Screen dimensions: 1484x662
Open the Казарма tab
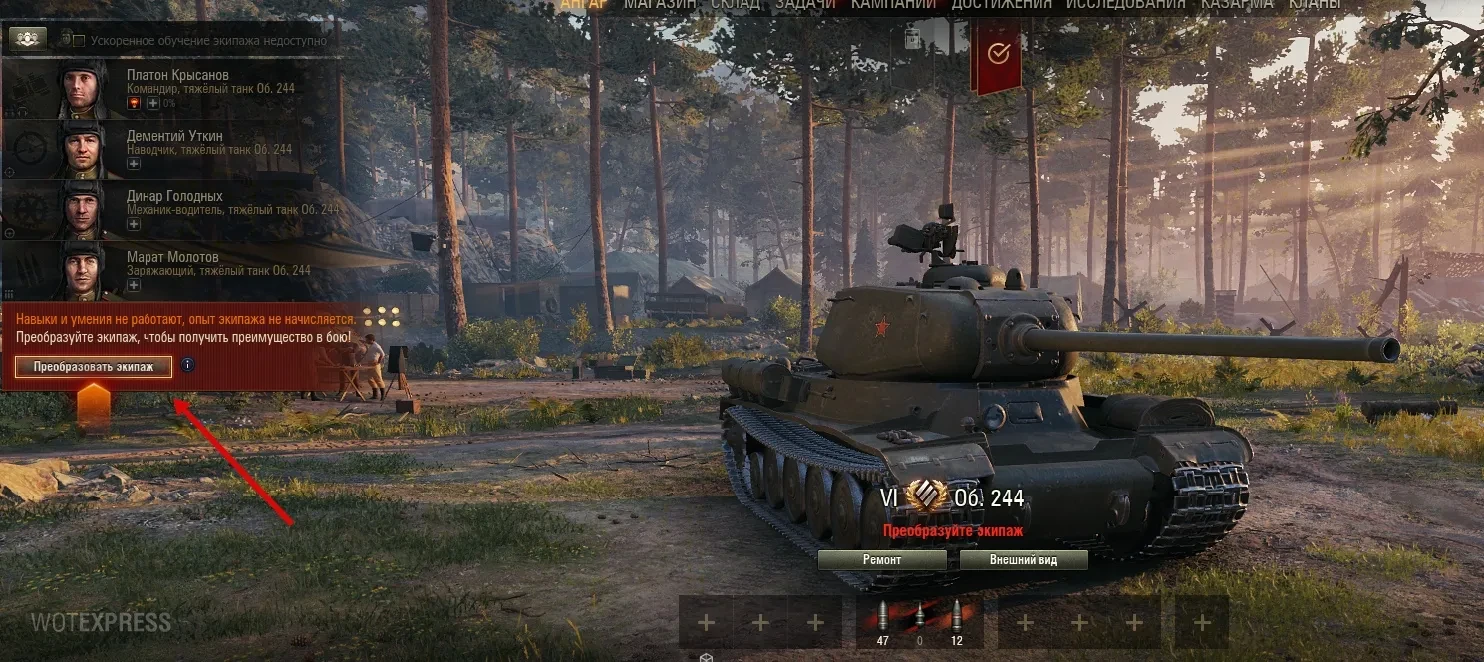[x=1237, y=5]
